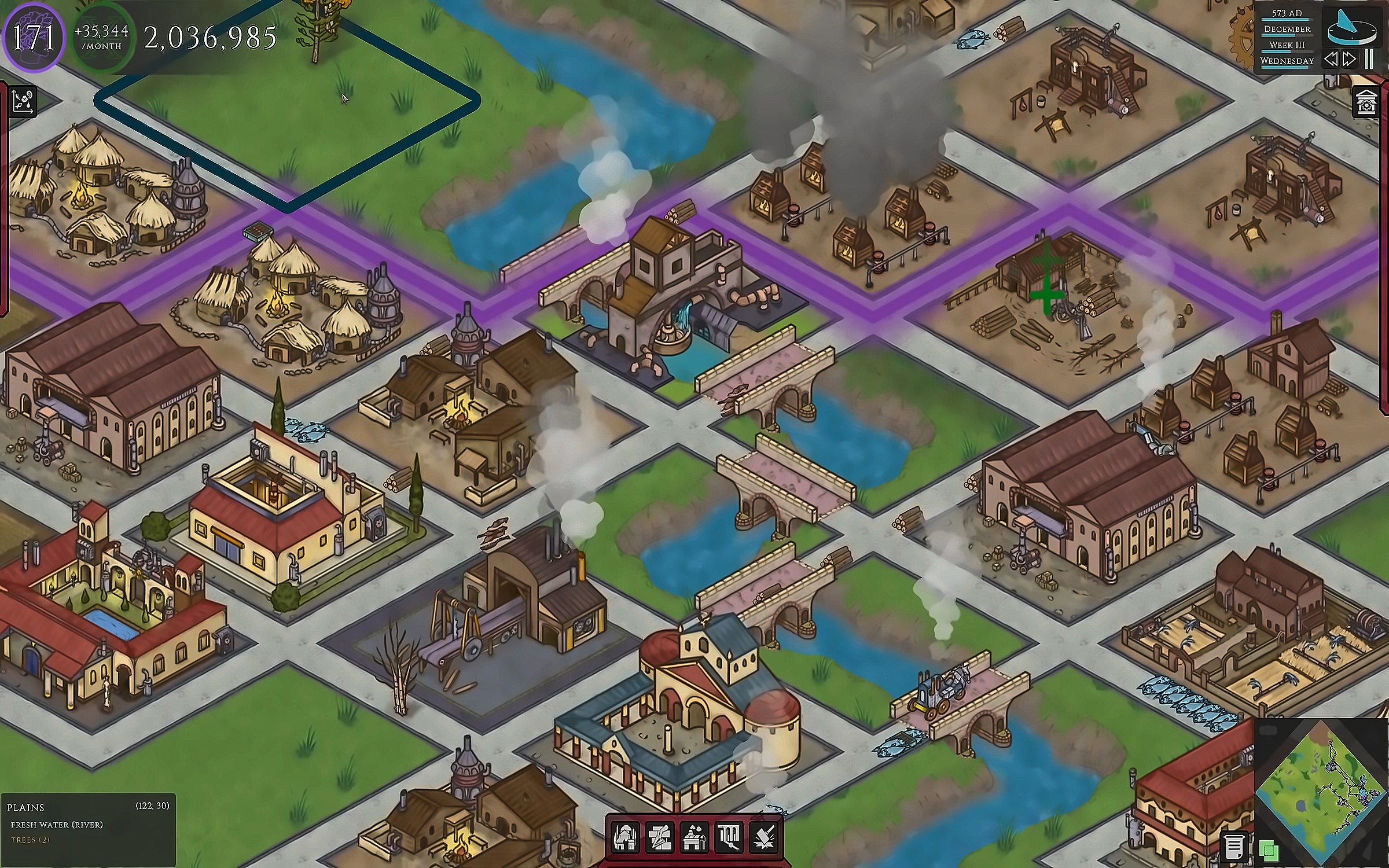Open the scatter graph statistics icon

[23, 102]
